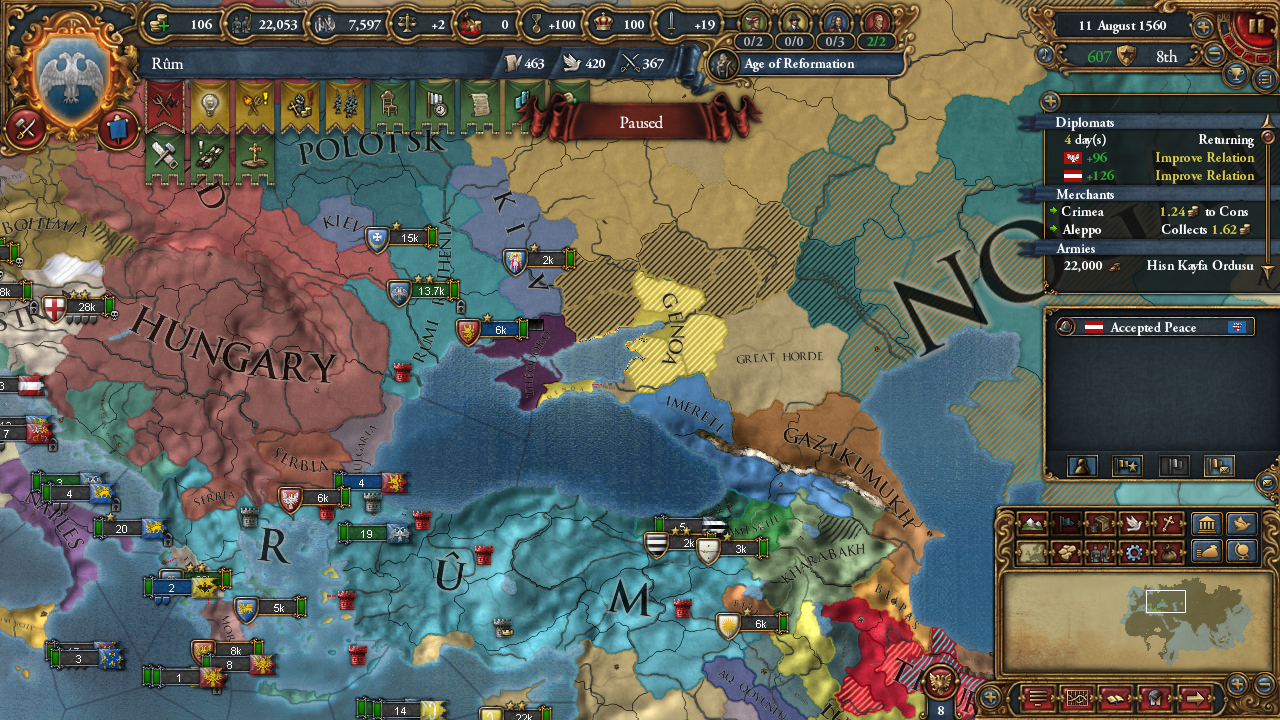The image size is (1280, 720).
Task: Toggle the buildings map filter
Action: pyautogui.click(x=1207, y=523)
